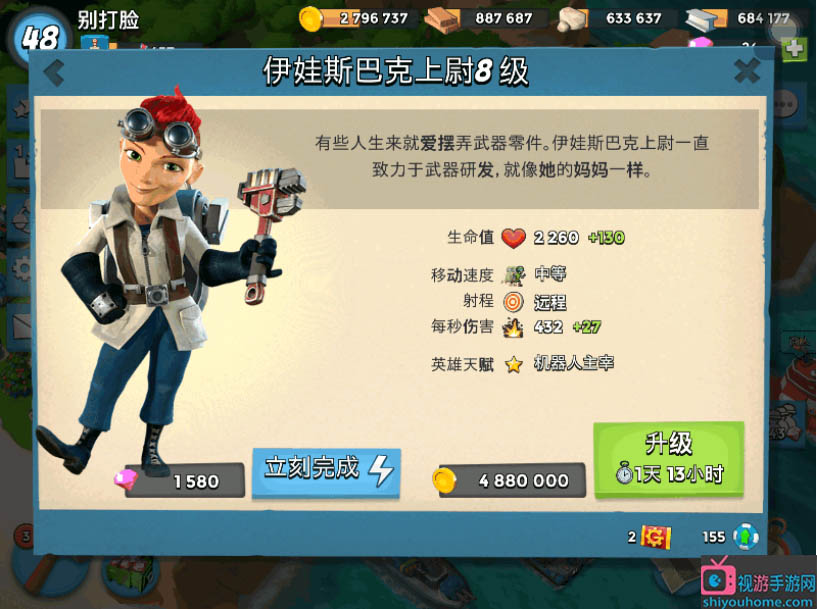817x609 pixels.
Task: Tap the 立刻完成 instant finish button
Action: (x=326, y=471)
